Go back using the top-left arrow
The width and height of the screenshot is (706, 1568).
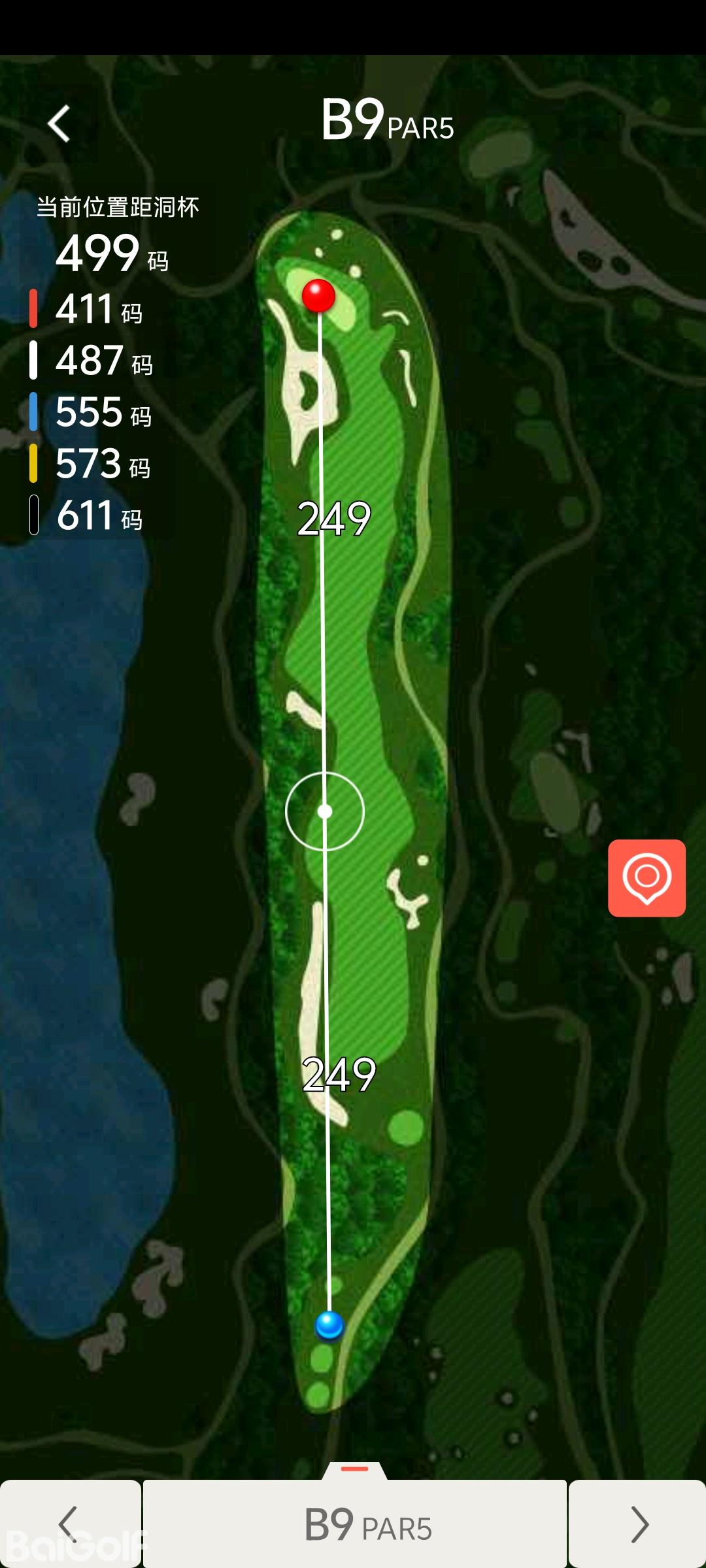tap(59, 123)
